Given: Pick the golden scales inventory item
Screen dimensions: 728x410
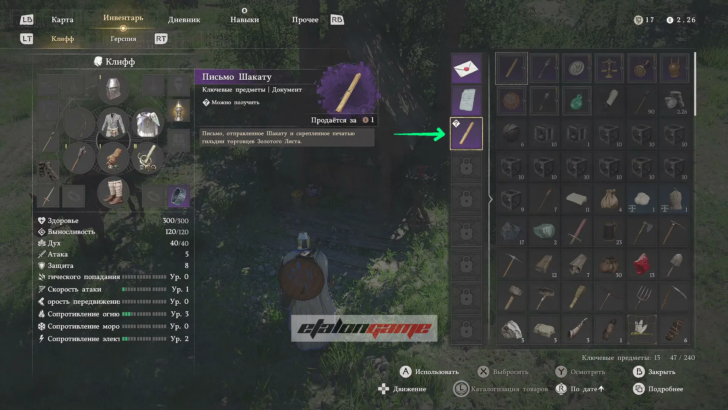Looking at the screenshot, I should (x=608, y=68).
